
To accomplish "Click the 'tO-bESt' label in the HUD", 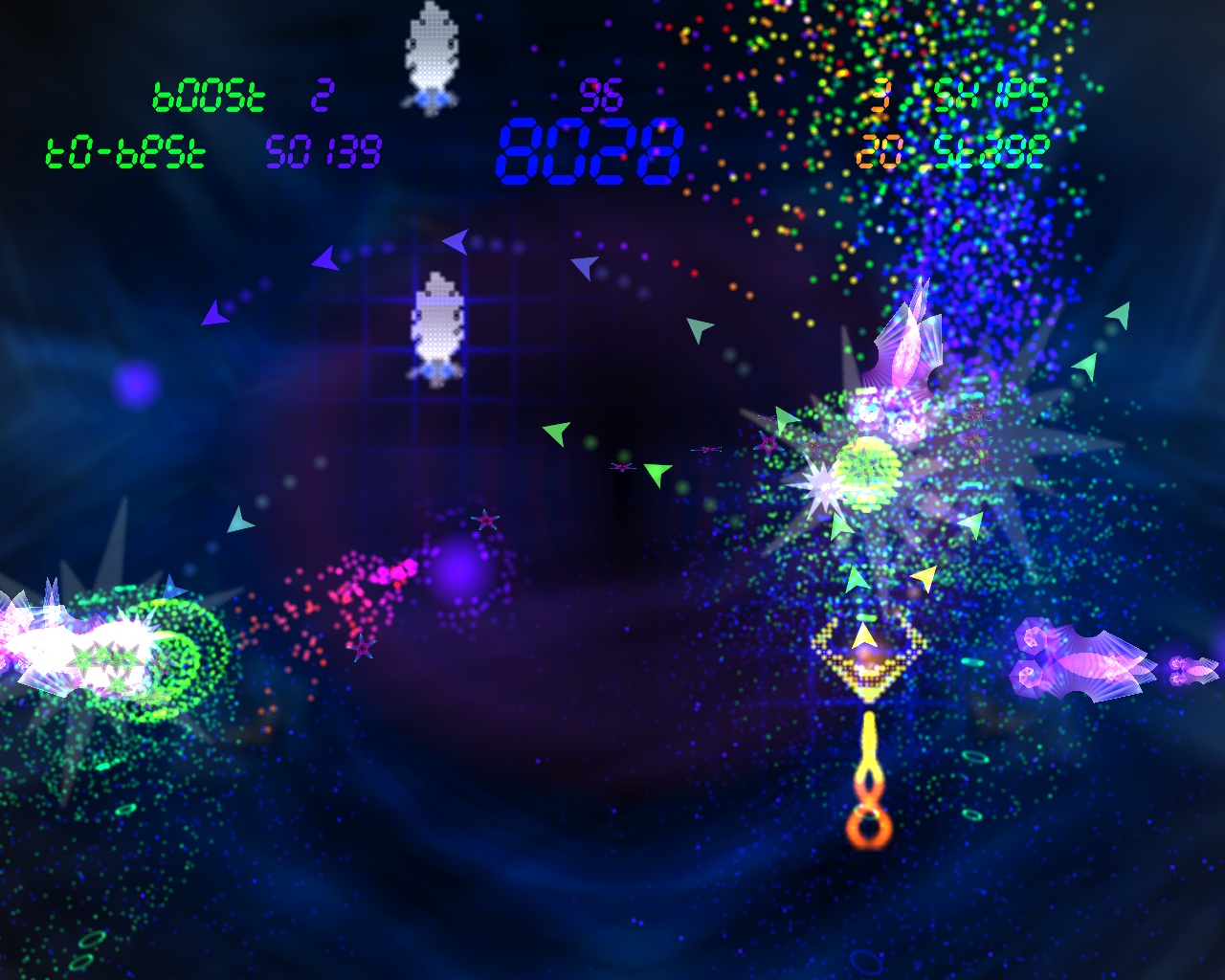I will coord(122,150).
